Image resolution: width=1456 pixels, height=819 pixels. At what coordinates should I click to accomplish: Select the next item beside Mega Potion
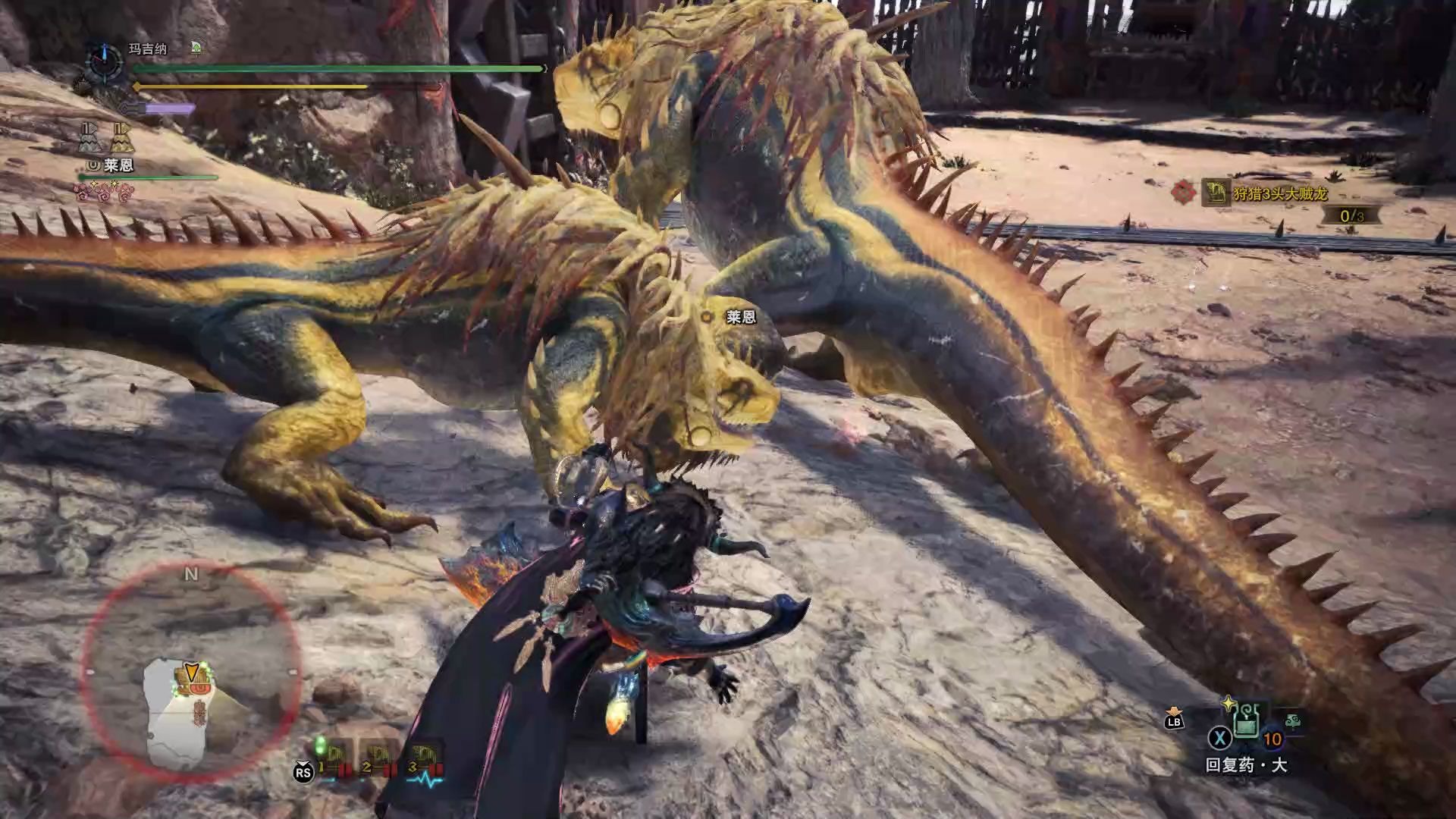click(x=1292, y=721)
